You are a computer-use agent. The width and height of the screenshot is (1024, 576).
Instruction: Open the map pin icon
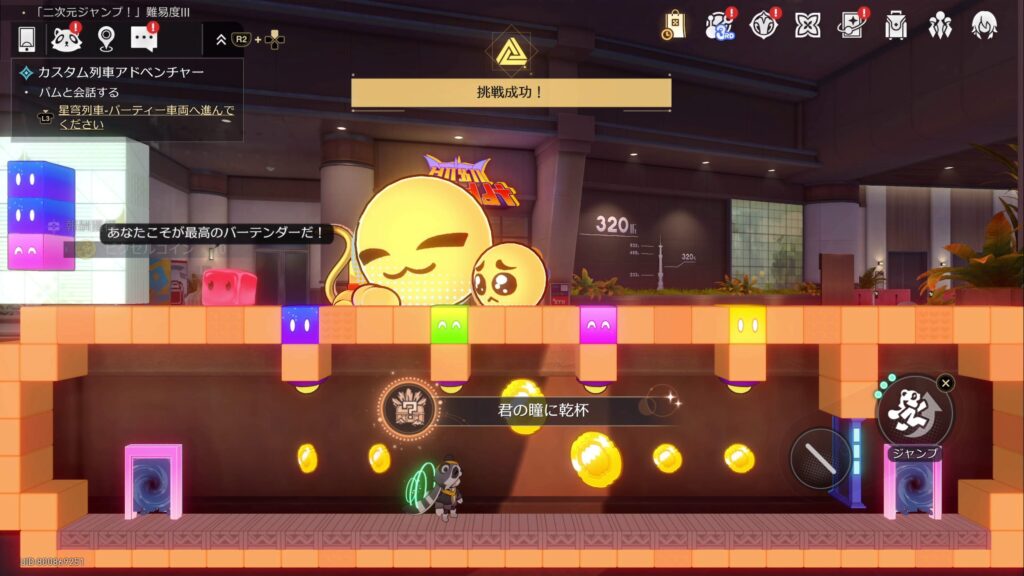click(106, 39)
